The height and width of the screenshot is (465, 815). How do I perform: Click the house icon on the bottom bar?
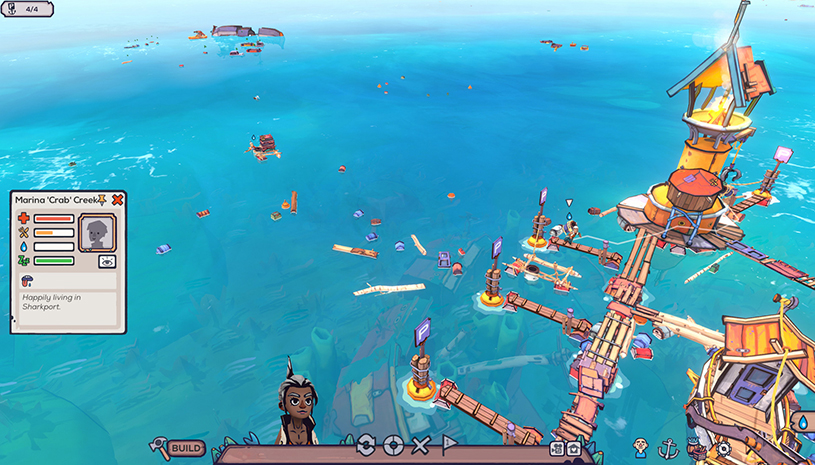[x=573, y=449]
